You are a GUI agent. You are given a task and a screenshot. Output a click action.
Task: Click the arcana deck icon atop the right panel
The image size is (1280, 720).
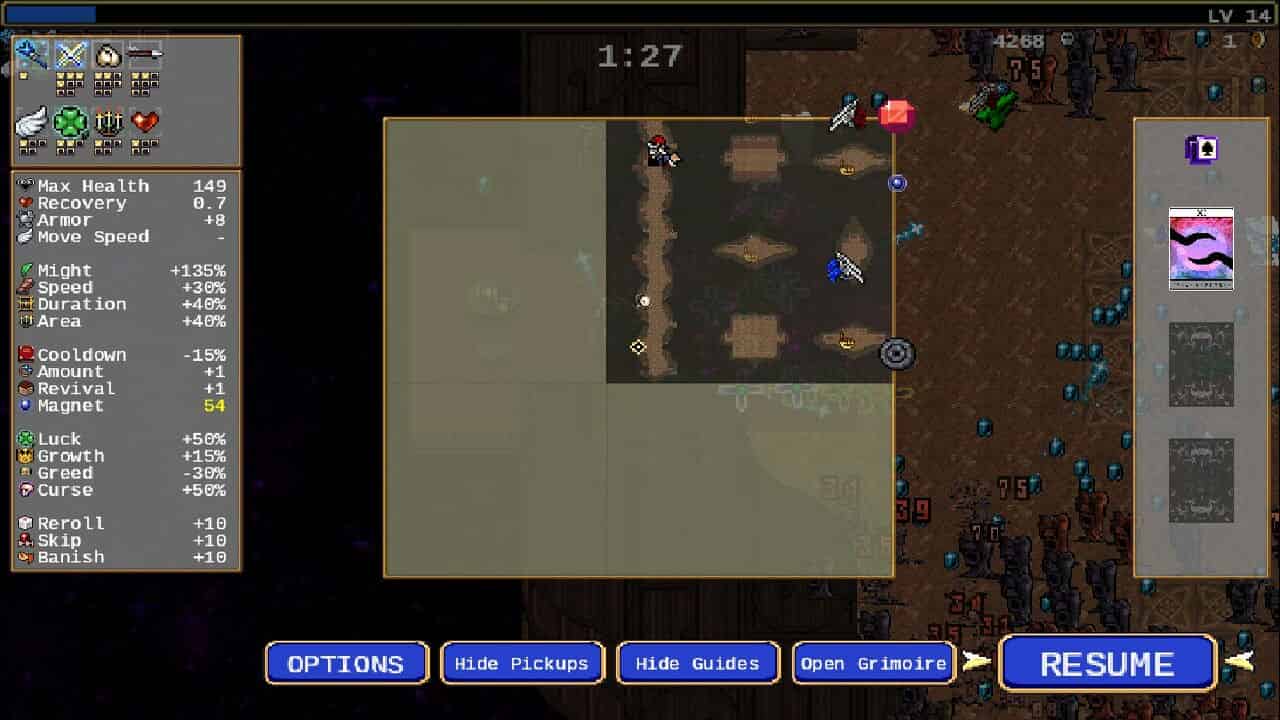pyautogui.click(x=1202, y=150)
